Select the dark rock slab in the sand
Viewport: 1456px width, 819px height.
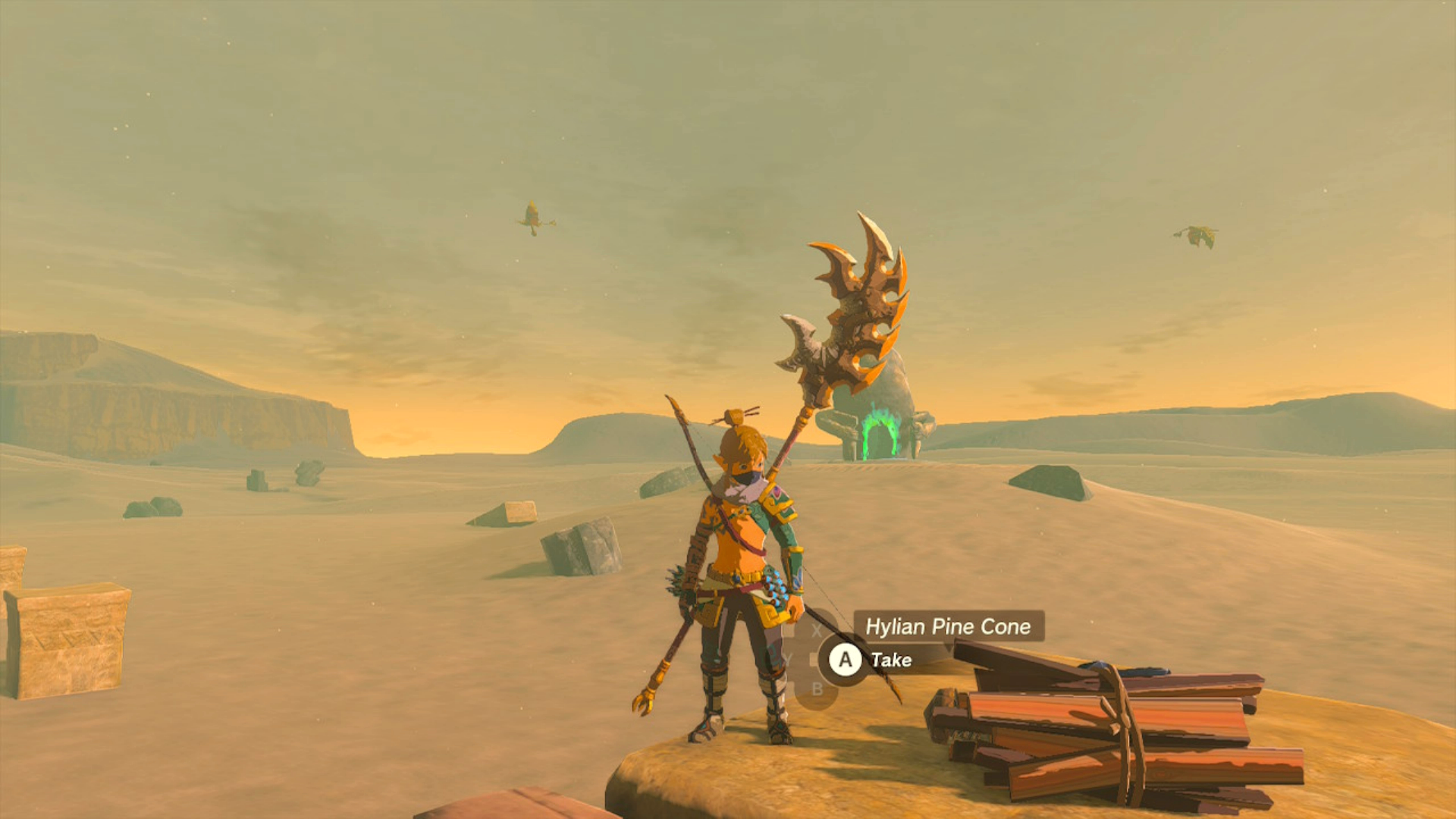580,546
